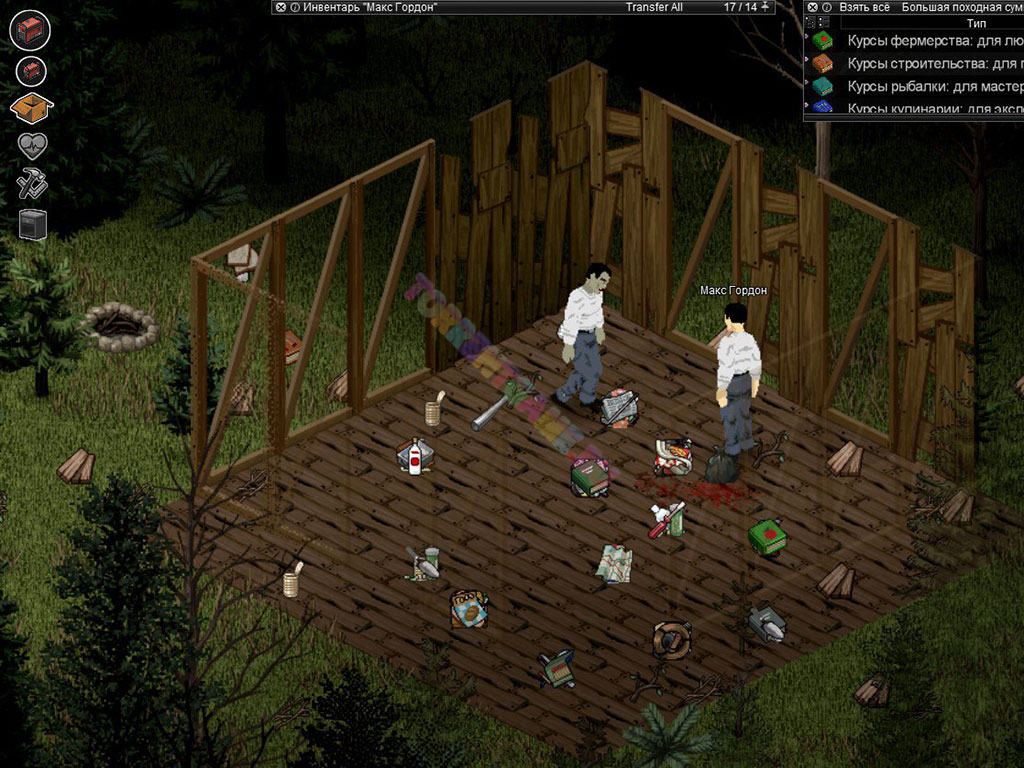Viewport: 1024px width, 768px height.
Task: Select the "Курсы кулинарии" book row
Action: [920, 107]
